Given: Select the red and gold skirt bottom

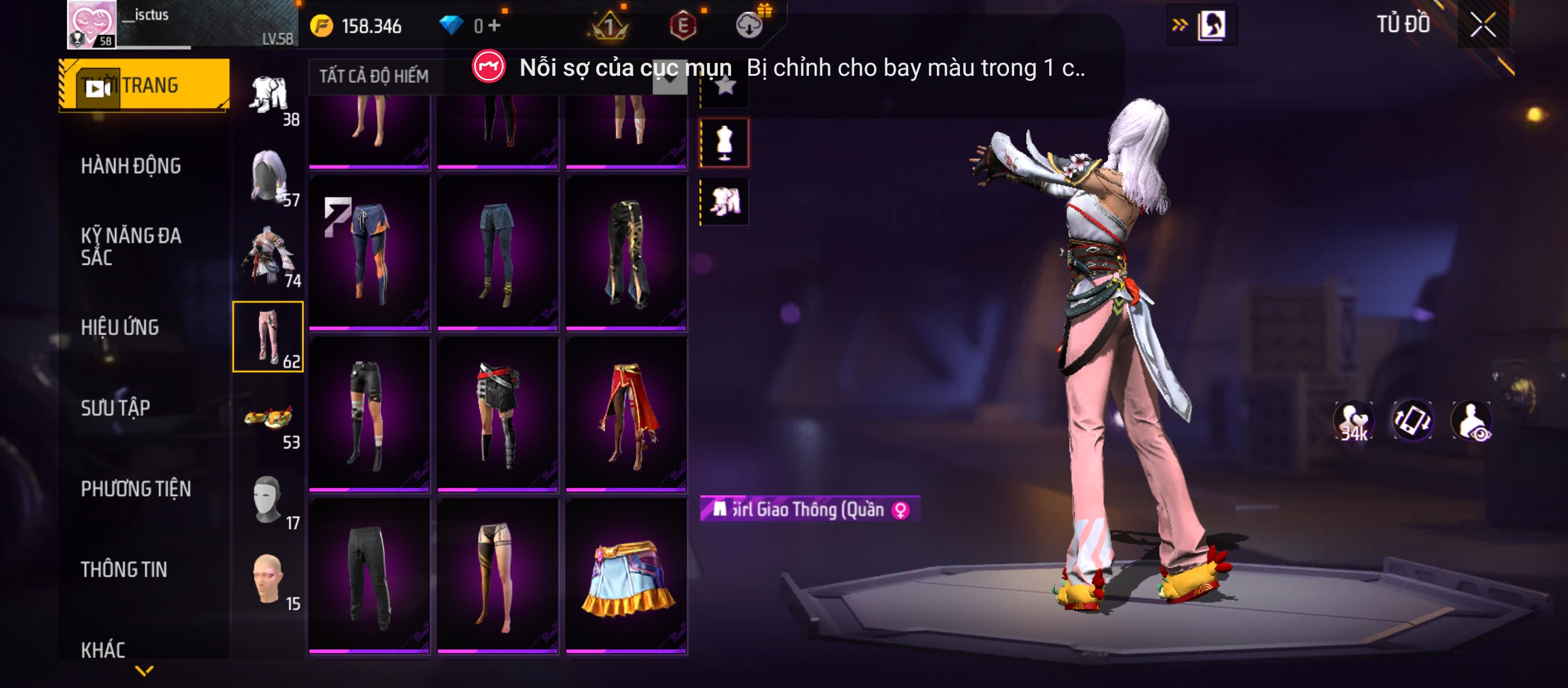Looking at the screenshot, I should [x=627, y=415].
